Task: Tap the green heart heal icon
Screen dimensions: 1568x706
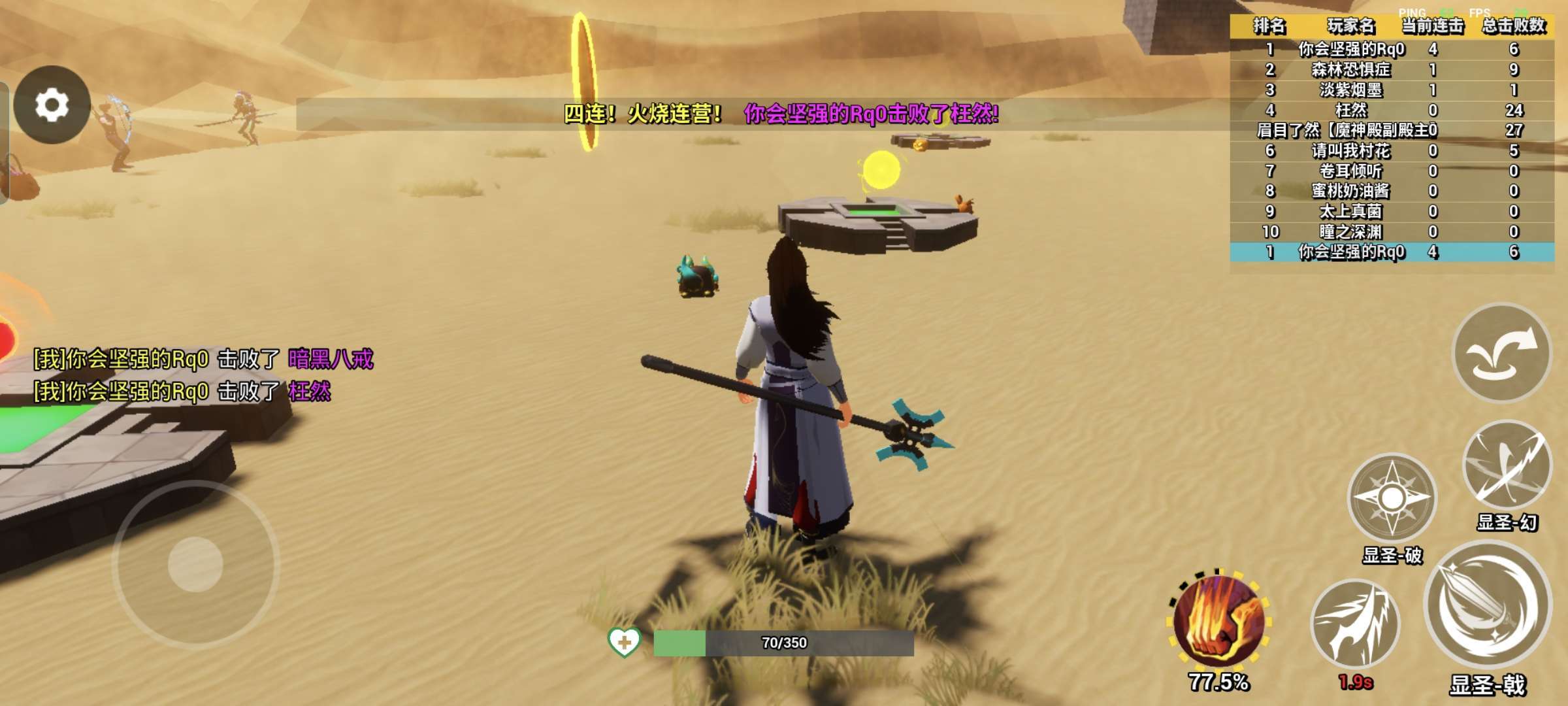Action: pyautogui.click(x=624, y=642)
